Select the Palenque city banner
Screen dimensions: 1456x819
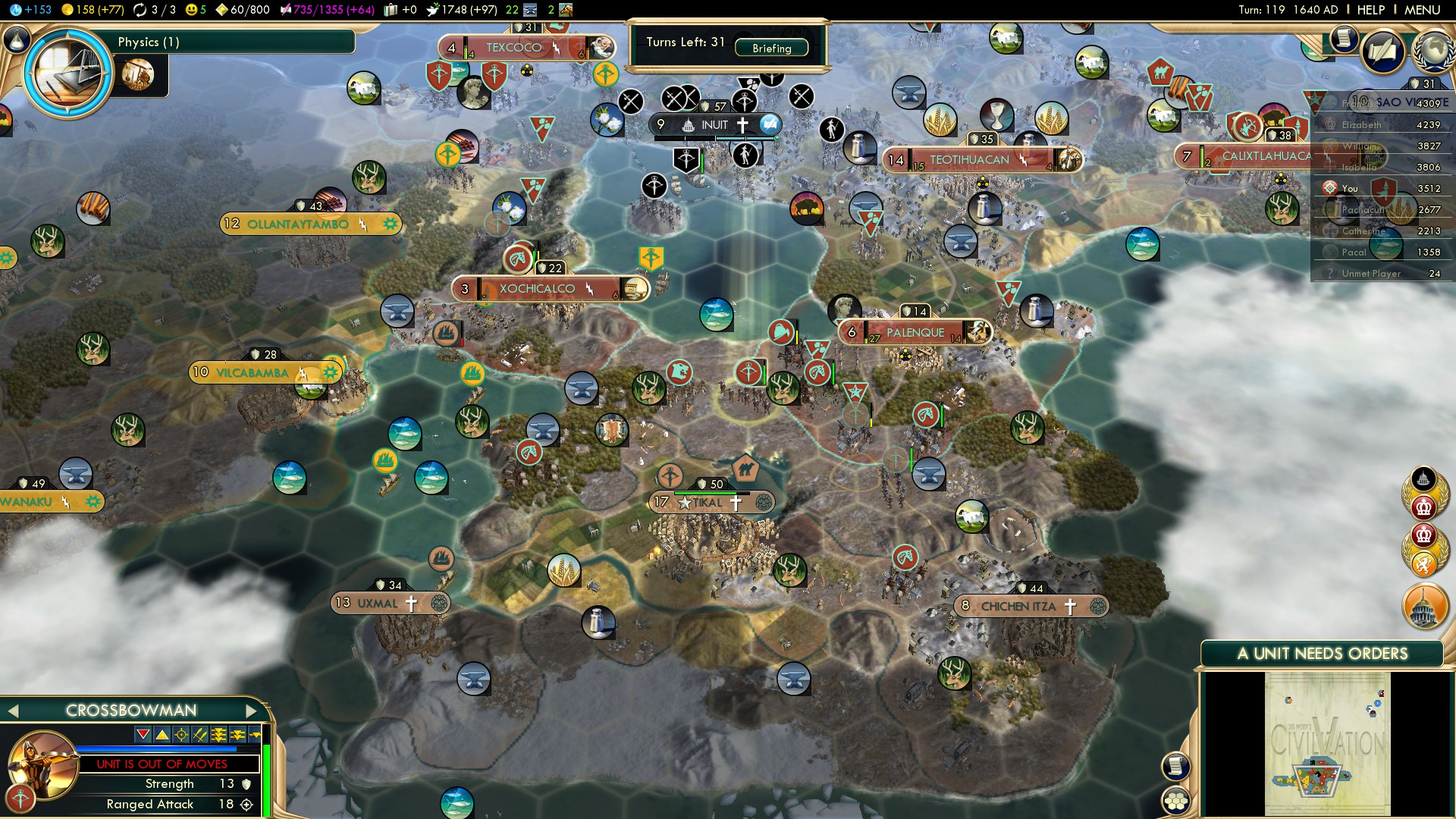[x=915, y=332]
